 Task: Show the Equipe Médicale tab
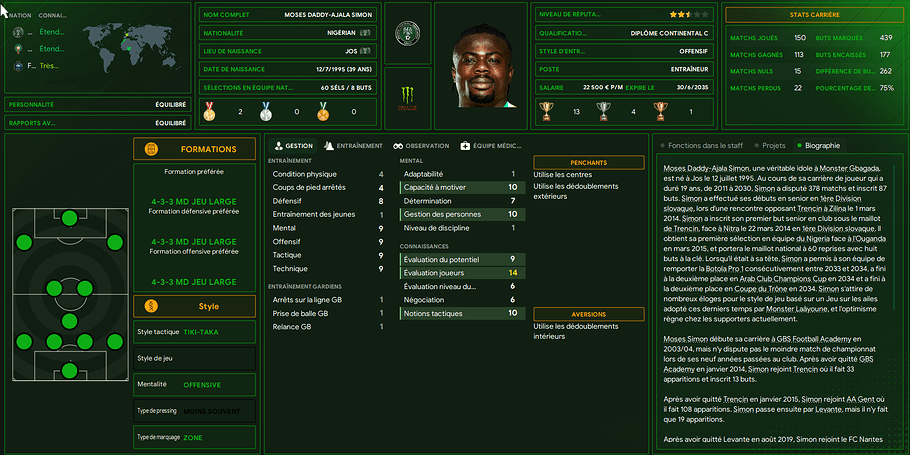(491, 145)
